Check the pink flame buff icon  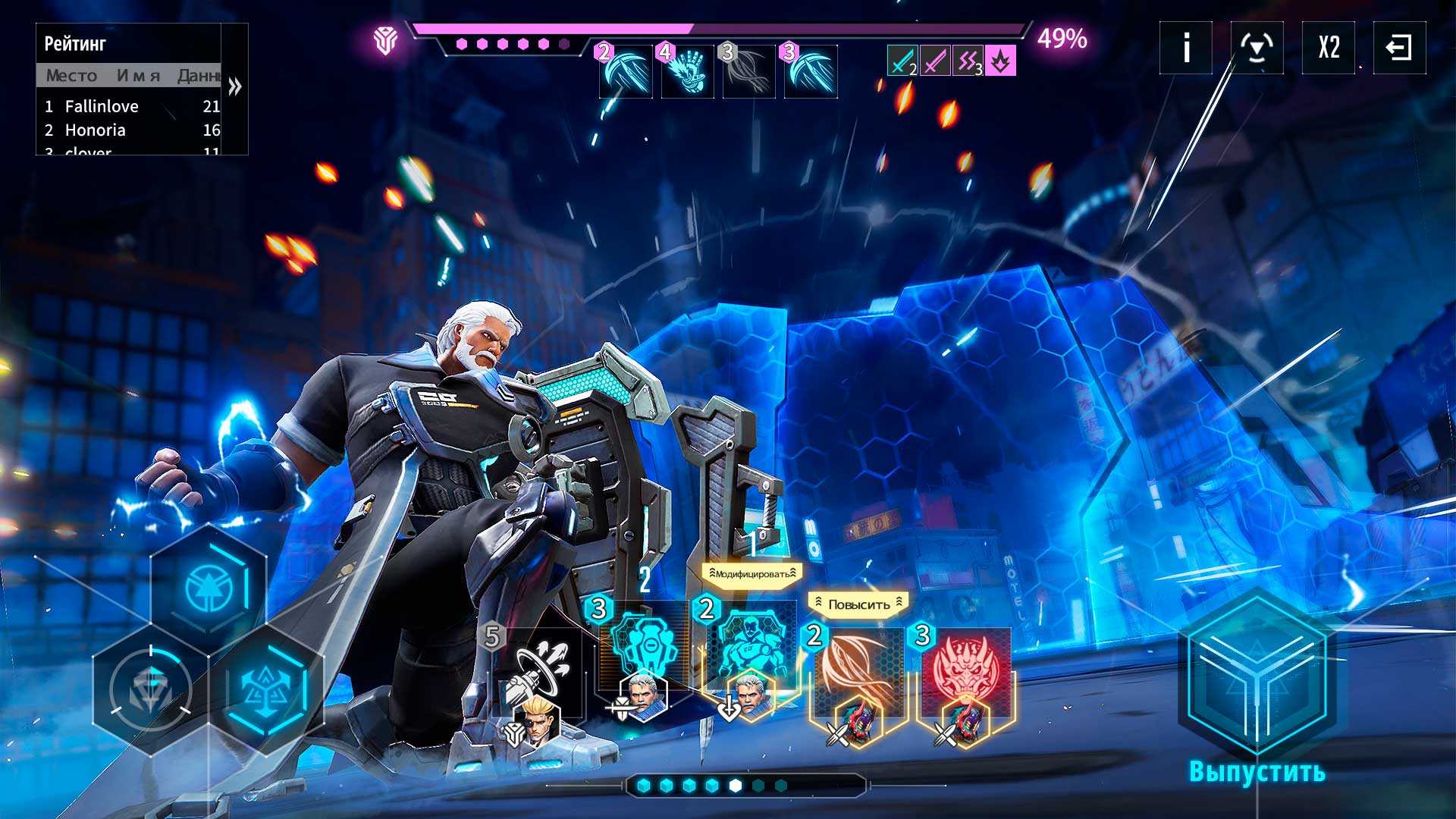(x=1000, y=61)
